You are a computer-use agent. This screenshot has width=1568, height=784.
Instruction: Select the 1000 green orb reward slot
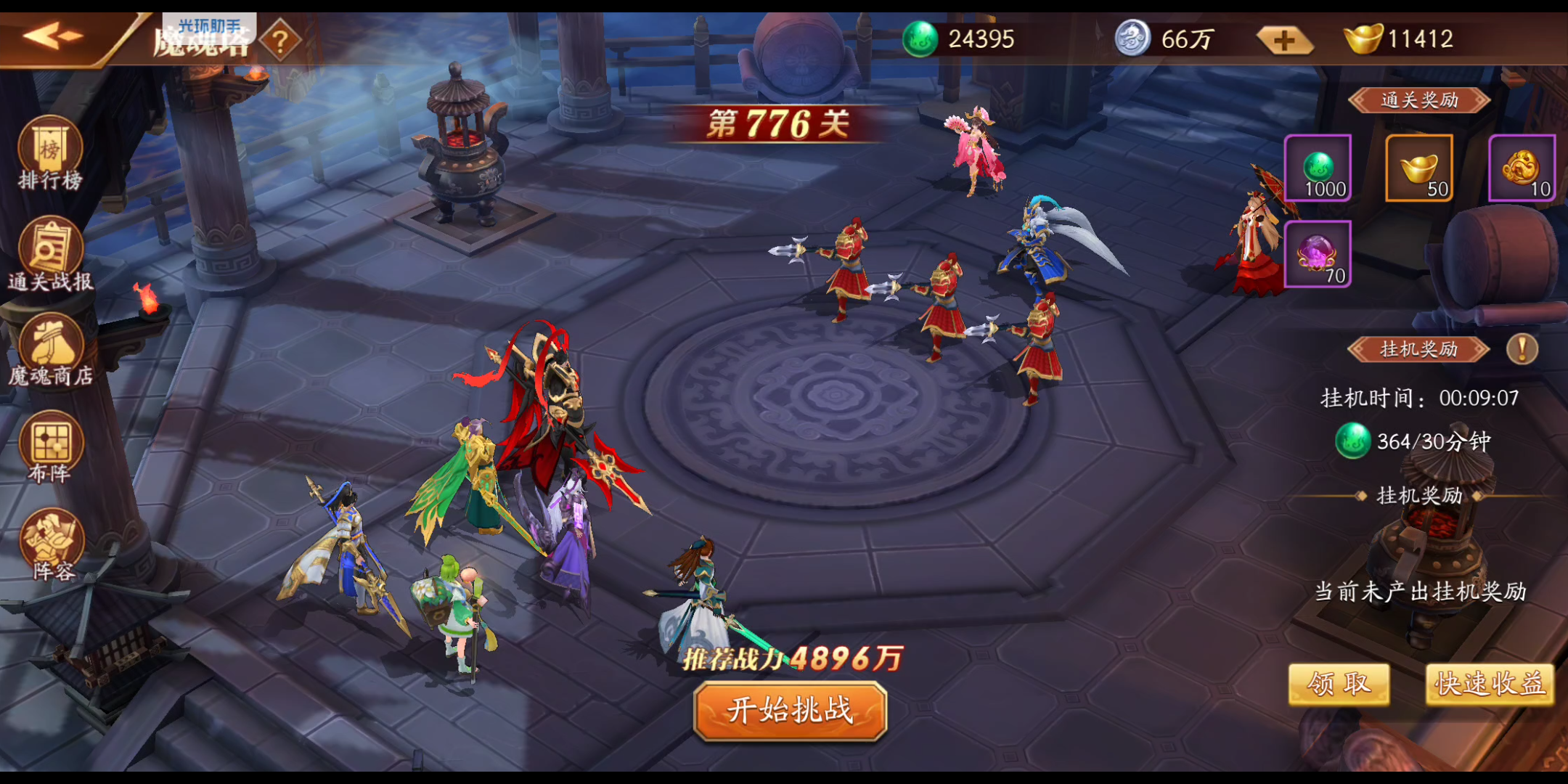1319,168
